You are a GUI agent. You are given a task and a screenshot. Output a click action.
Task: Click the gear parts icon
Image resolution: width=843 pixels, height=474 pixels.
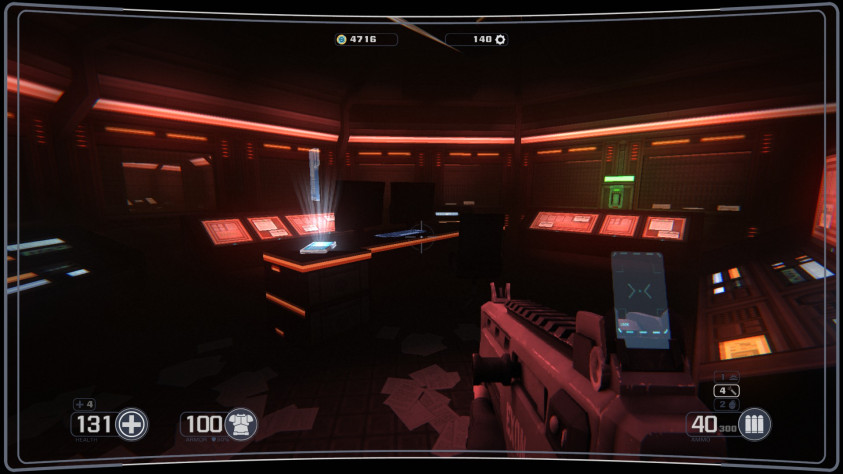click(500, 40)
